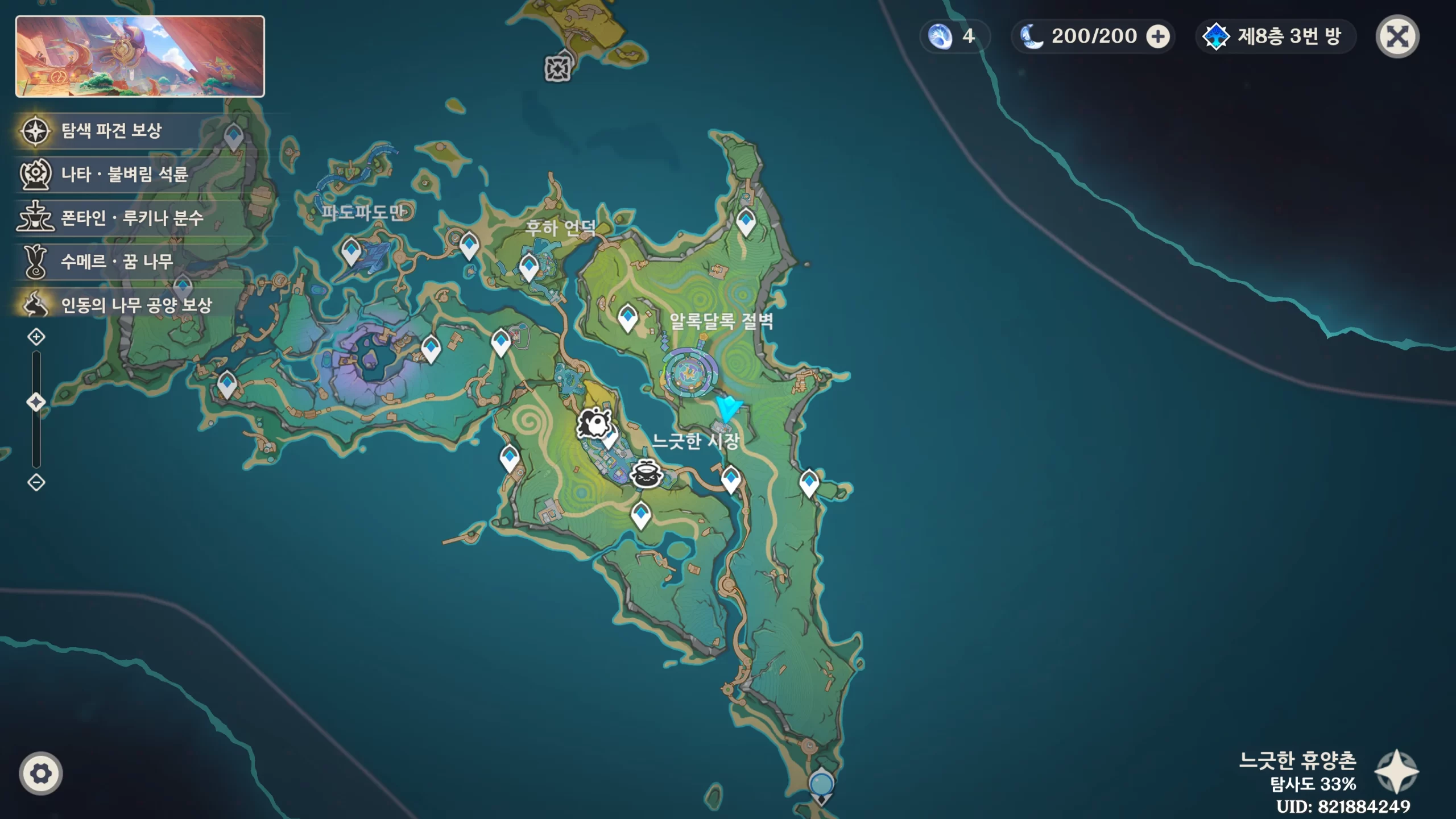This screenshot has height=819, width=1456.
Task: Zoom out the map with the minus button
Action: [x=36, y=483]
